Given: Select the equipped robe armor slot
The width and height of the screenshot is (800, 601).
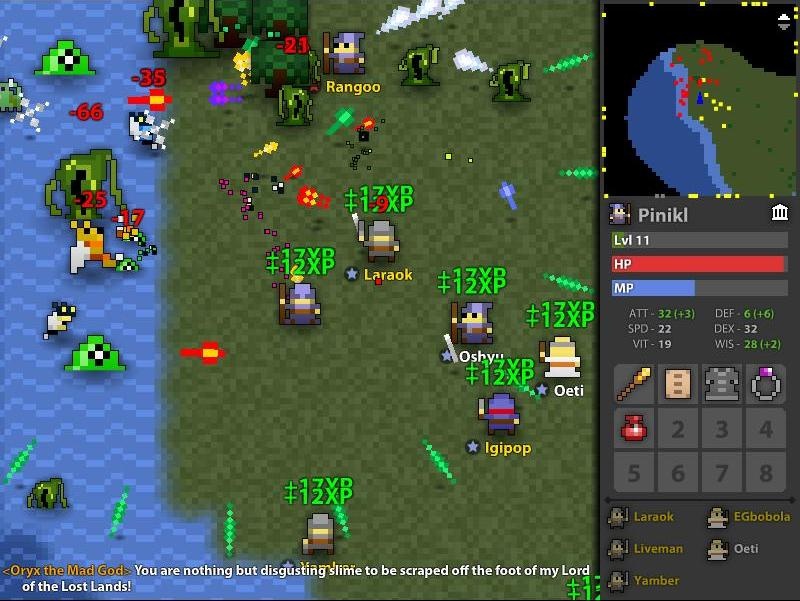Looking at the screenshot, I should (x=721, y=384).
